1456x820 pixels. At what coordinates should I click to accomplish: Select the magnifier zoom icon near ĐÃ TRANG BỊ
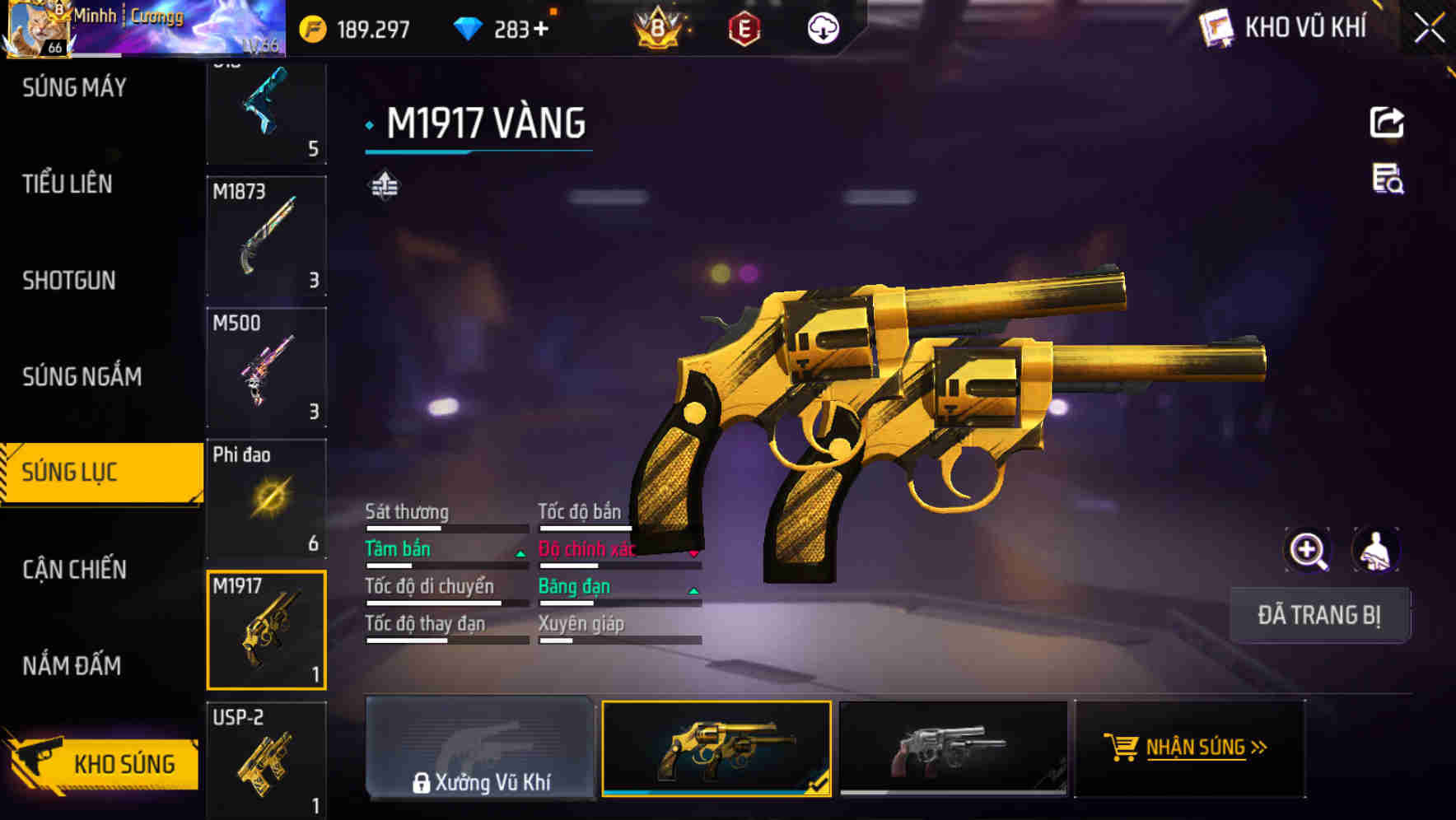1306,550
